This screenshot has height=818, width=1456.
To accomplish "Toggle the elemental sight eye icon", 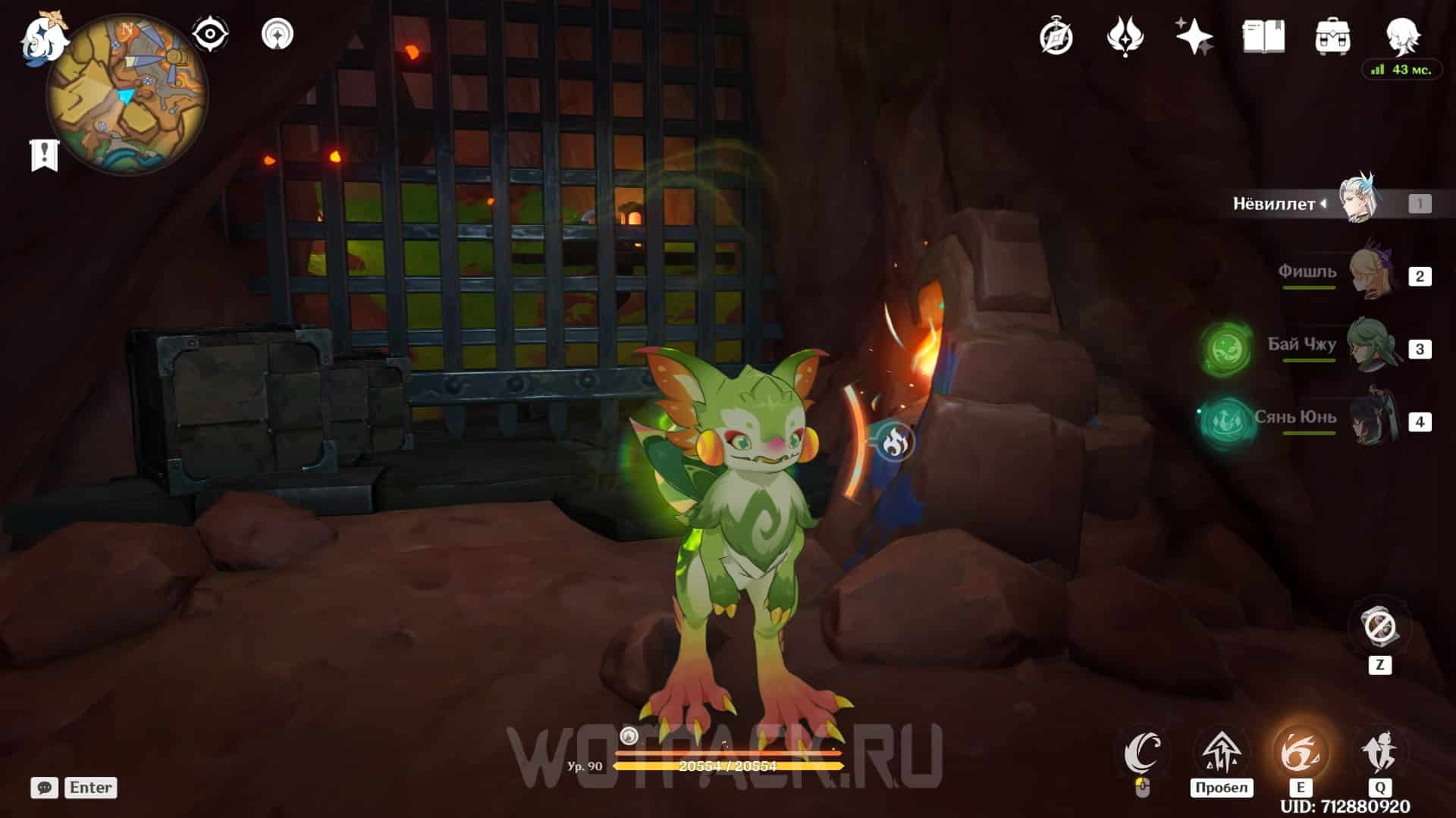I will pos(210,35).
